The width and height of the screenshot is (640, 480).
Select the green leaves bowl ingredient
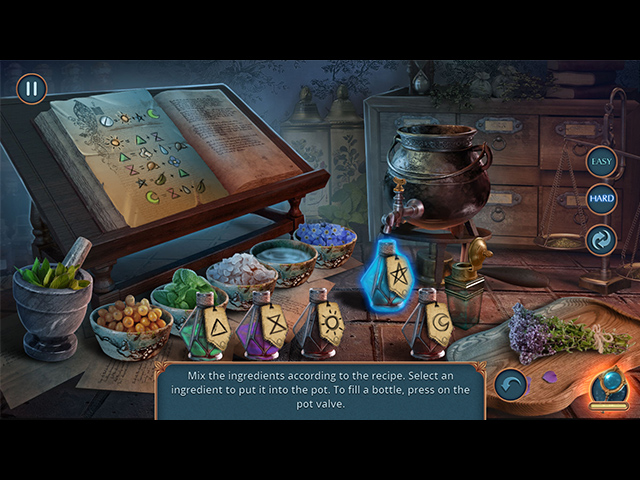[185, 290]
